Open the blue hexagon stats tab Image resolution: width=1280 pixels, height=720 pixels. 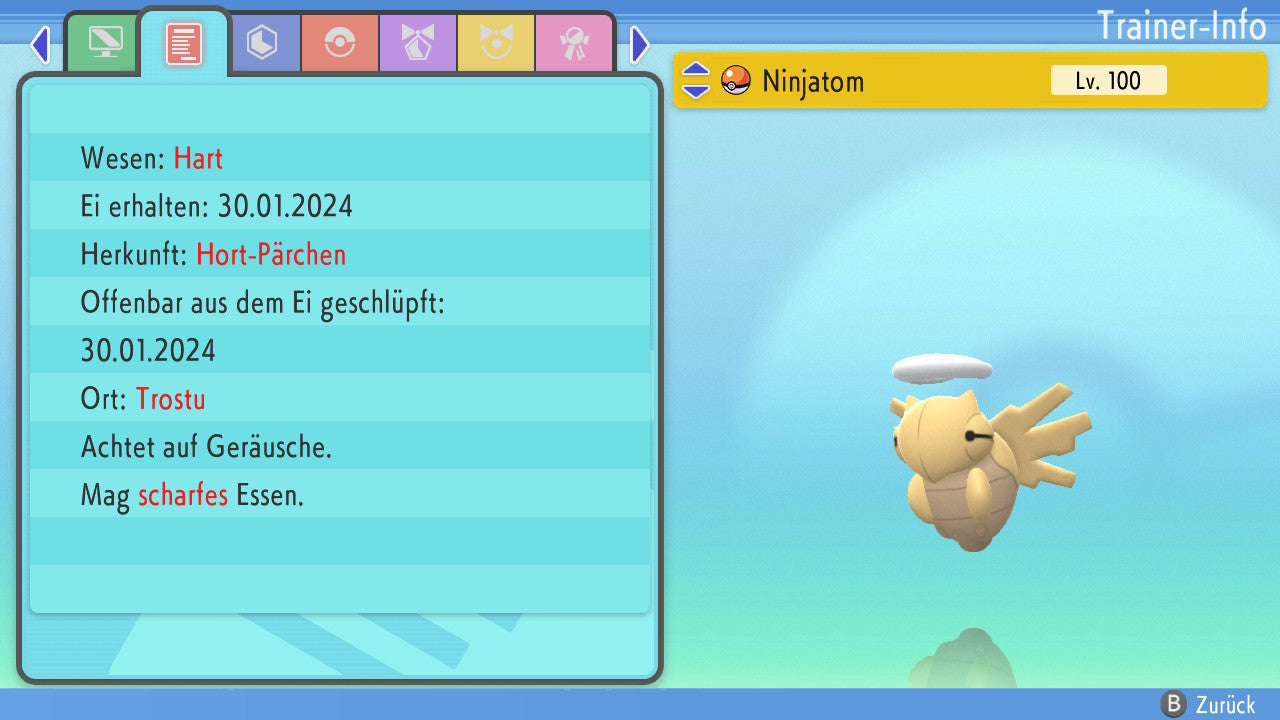(262, 43)
